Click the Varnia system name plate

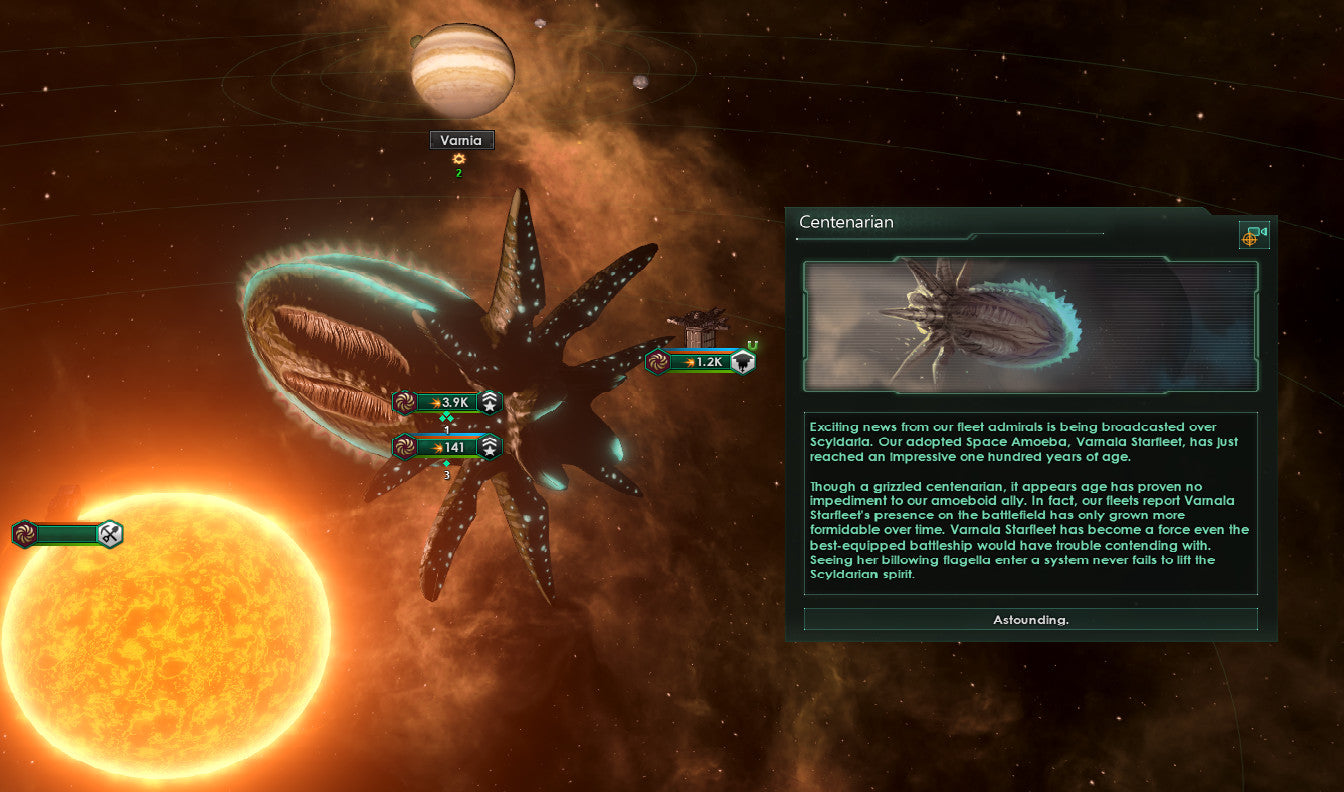click(x=461, y=140)
